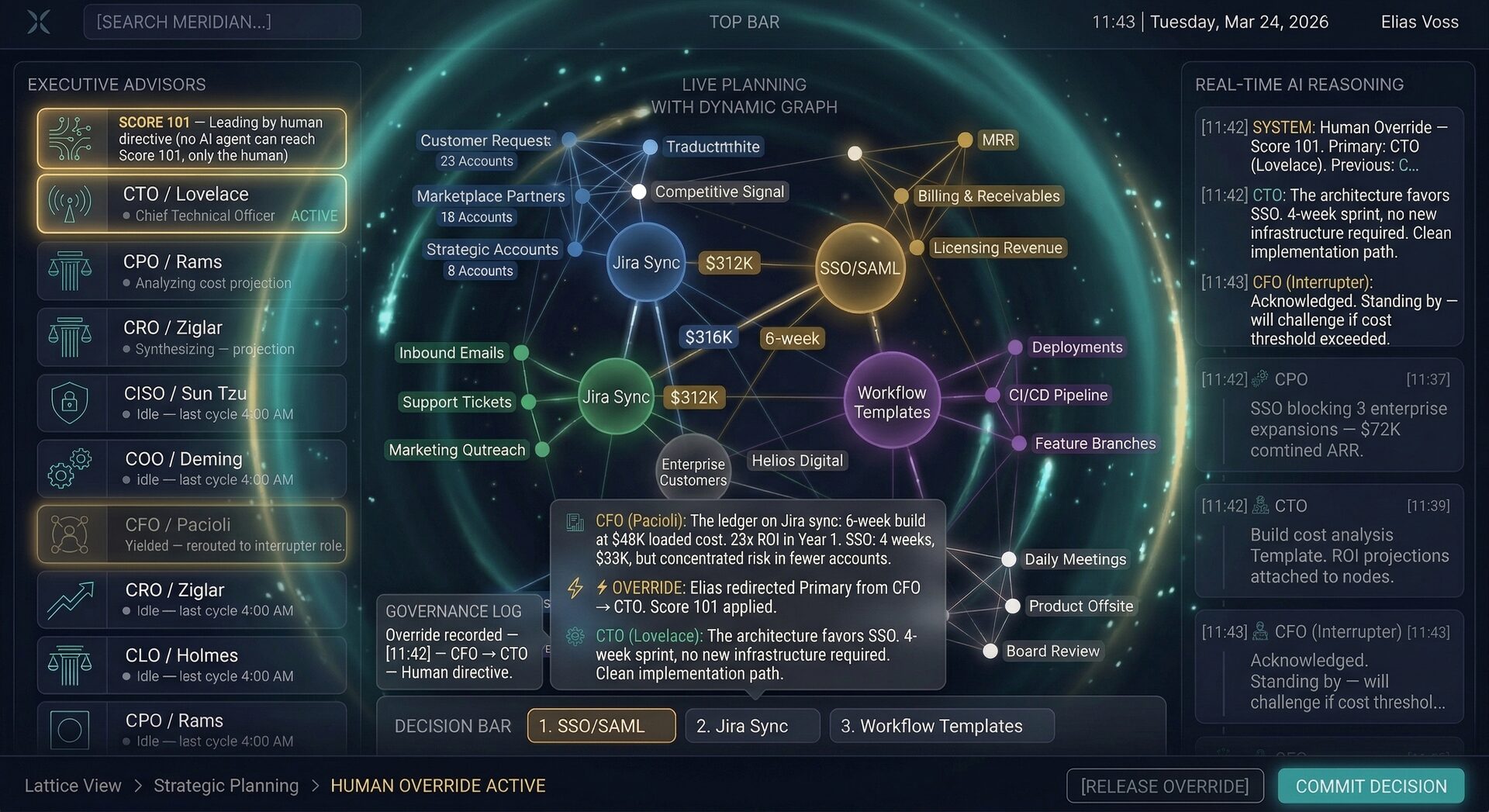Select the CLO / Holmes pillar icon
1489x812 pixels.
(71, 664)
